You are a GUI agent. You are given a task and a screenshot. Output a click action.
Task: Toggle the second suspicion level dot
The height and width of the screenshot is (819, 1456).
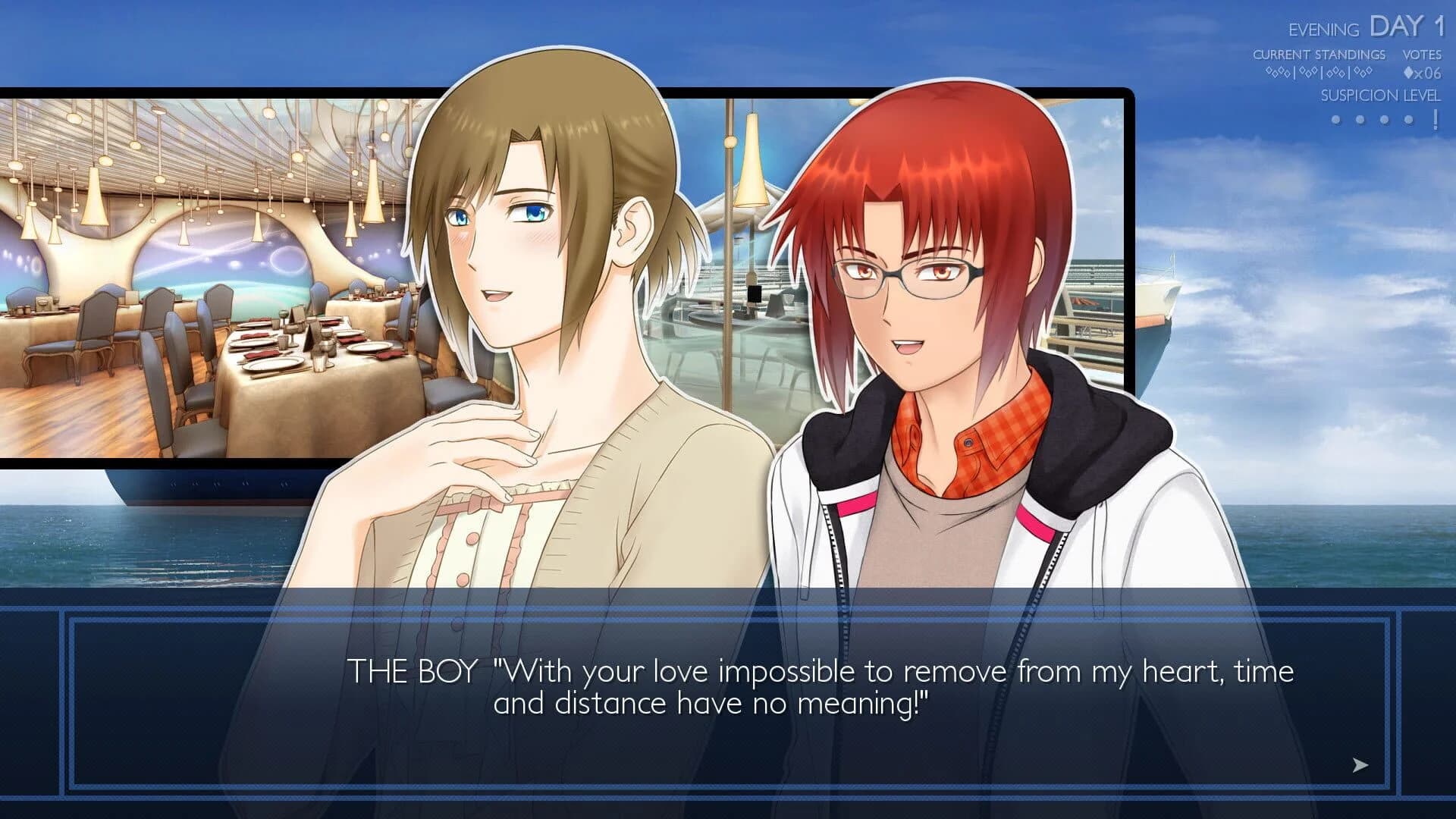point(1361,119)
